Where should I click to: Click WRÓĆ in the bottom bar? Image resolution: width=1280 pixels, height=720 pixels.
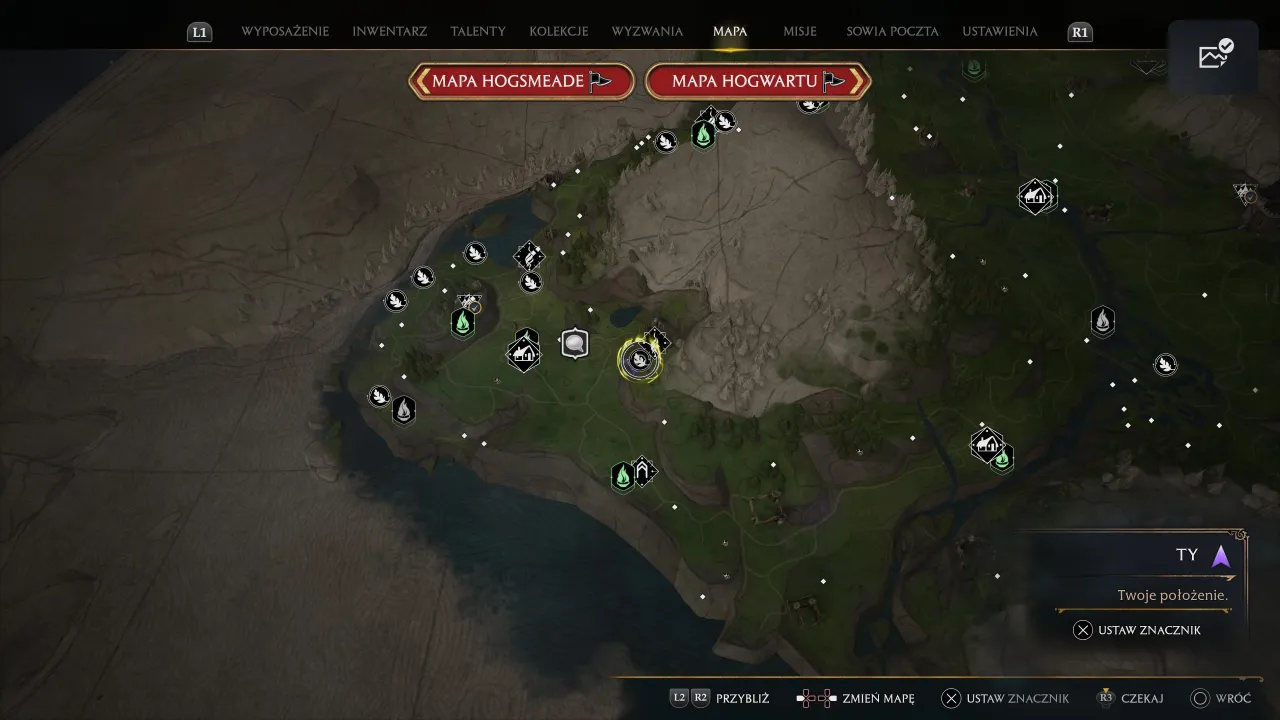(1235, 698)
